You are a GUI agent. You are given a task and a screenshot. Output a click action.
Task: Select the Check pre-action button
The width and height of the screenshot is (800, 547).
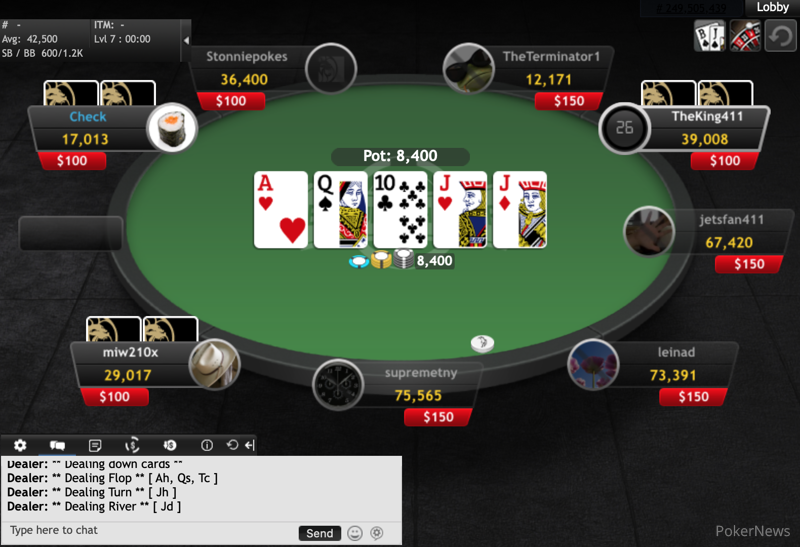coord(88,117)
